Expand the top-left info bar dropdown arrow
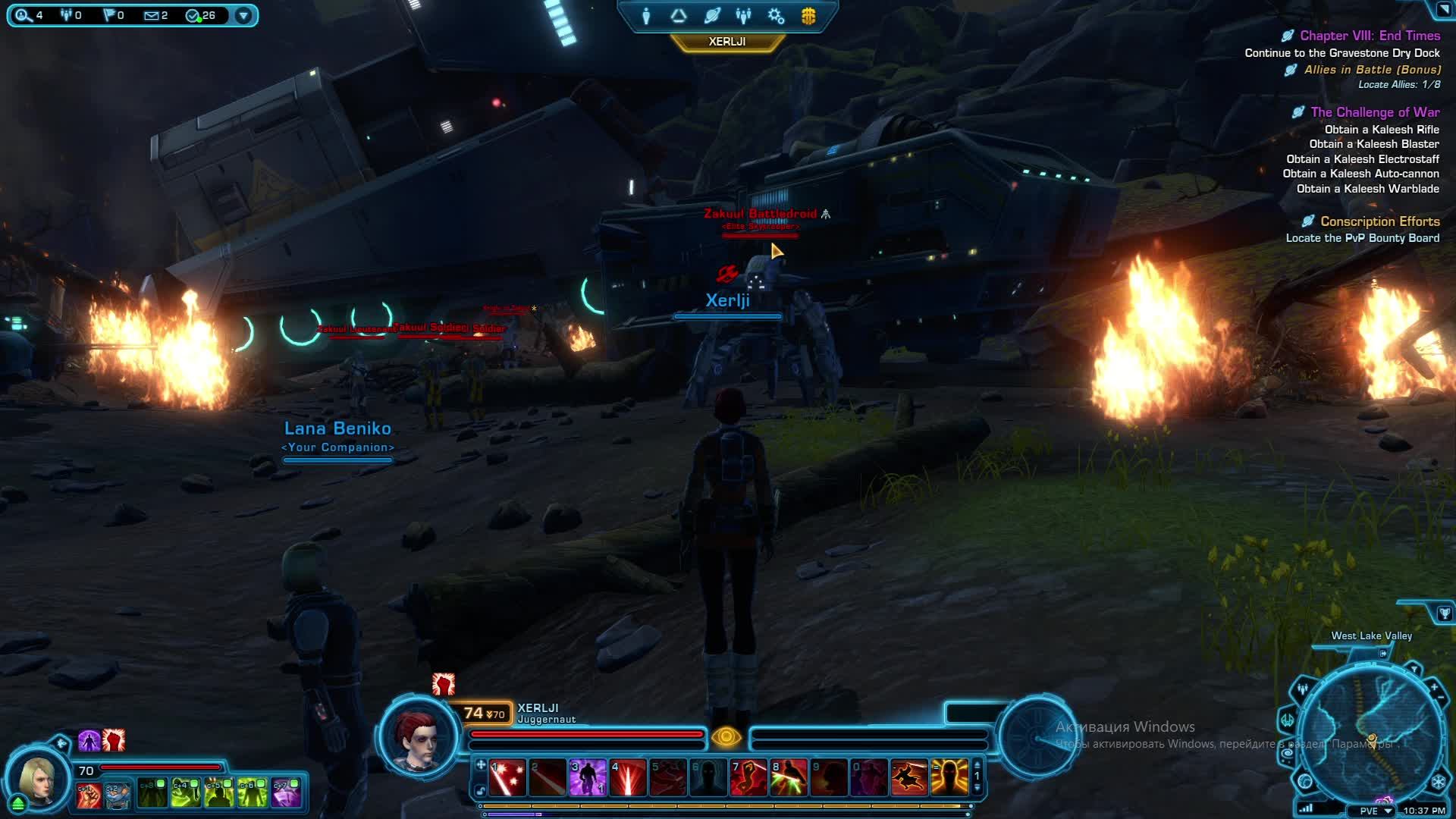The height and width of the screenshot is (819, 1456). coord(243,15)
